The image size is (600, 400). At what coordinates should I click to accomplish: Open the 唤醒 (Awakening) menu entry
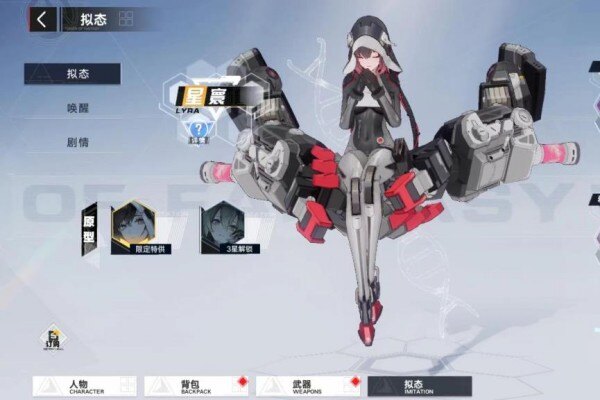click(77, 108)
